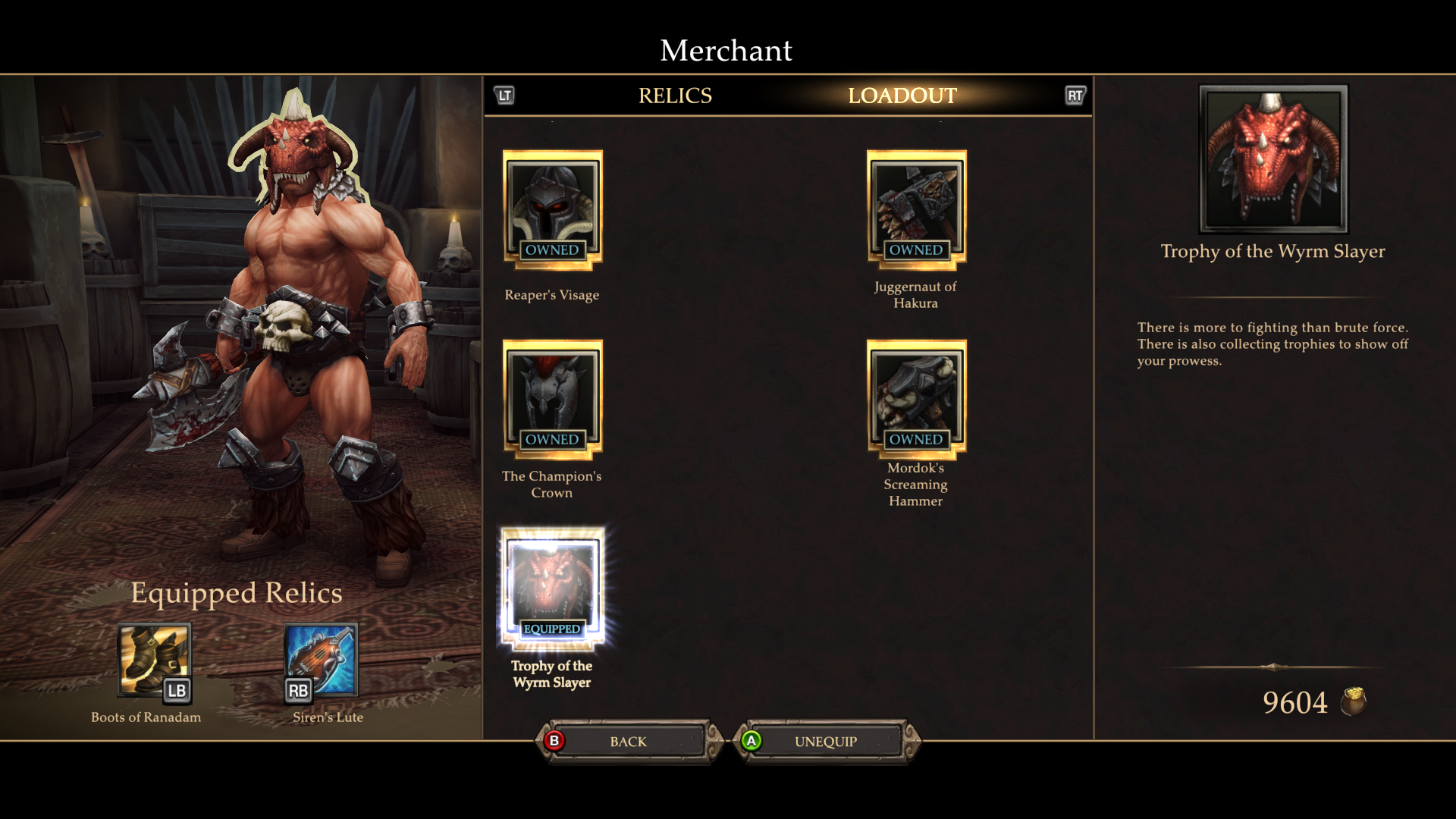Switch to the Relics tab

[675, 96]
